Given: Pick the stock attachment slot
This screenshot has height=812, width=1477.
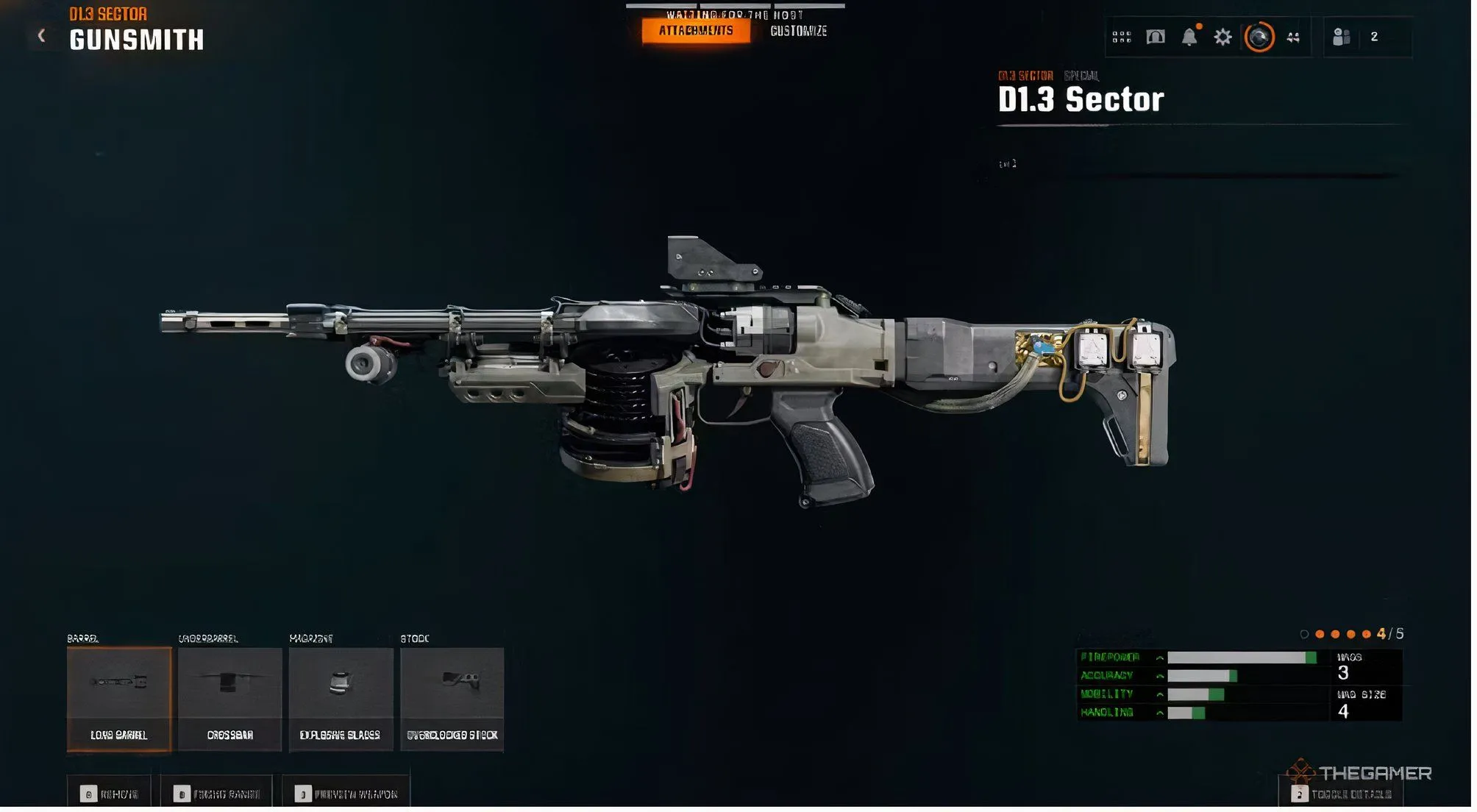Looking at the screenshot, I should [452, 699].
